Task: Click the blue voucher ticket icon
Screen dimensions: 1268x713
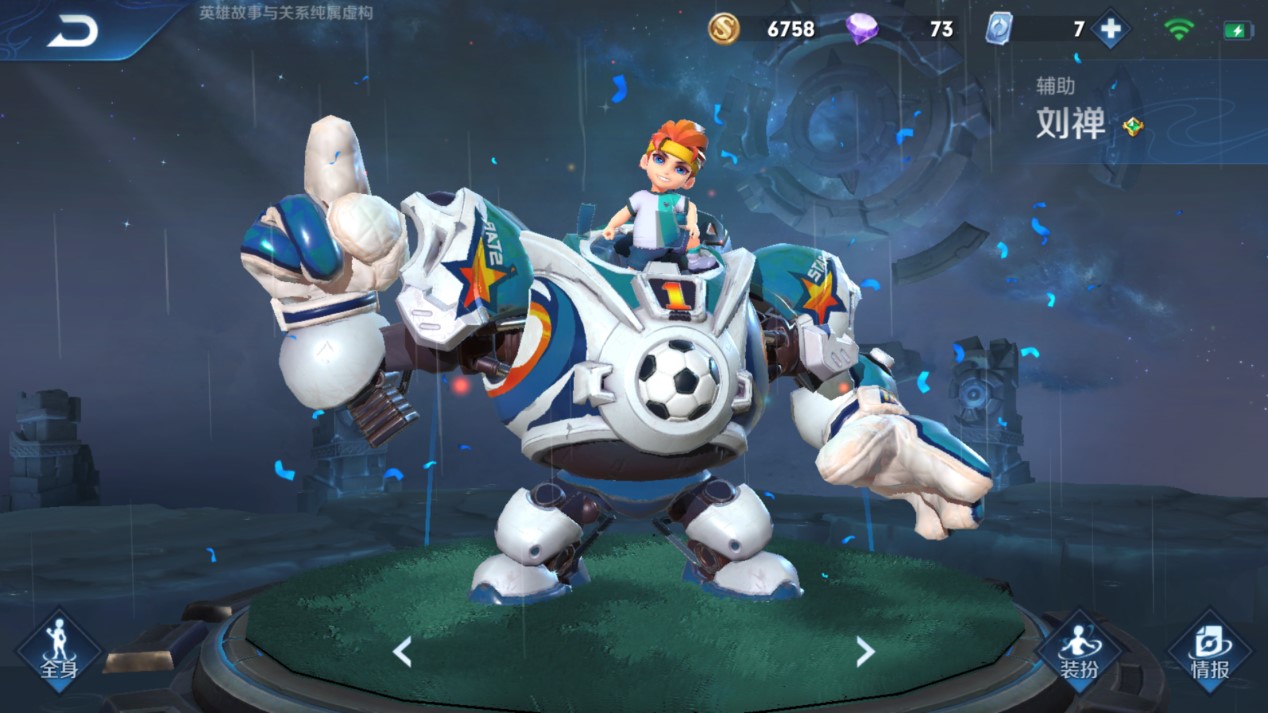Action: [x=998, y=29]
